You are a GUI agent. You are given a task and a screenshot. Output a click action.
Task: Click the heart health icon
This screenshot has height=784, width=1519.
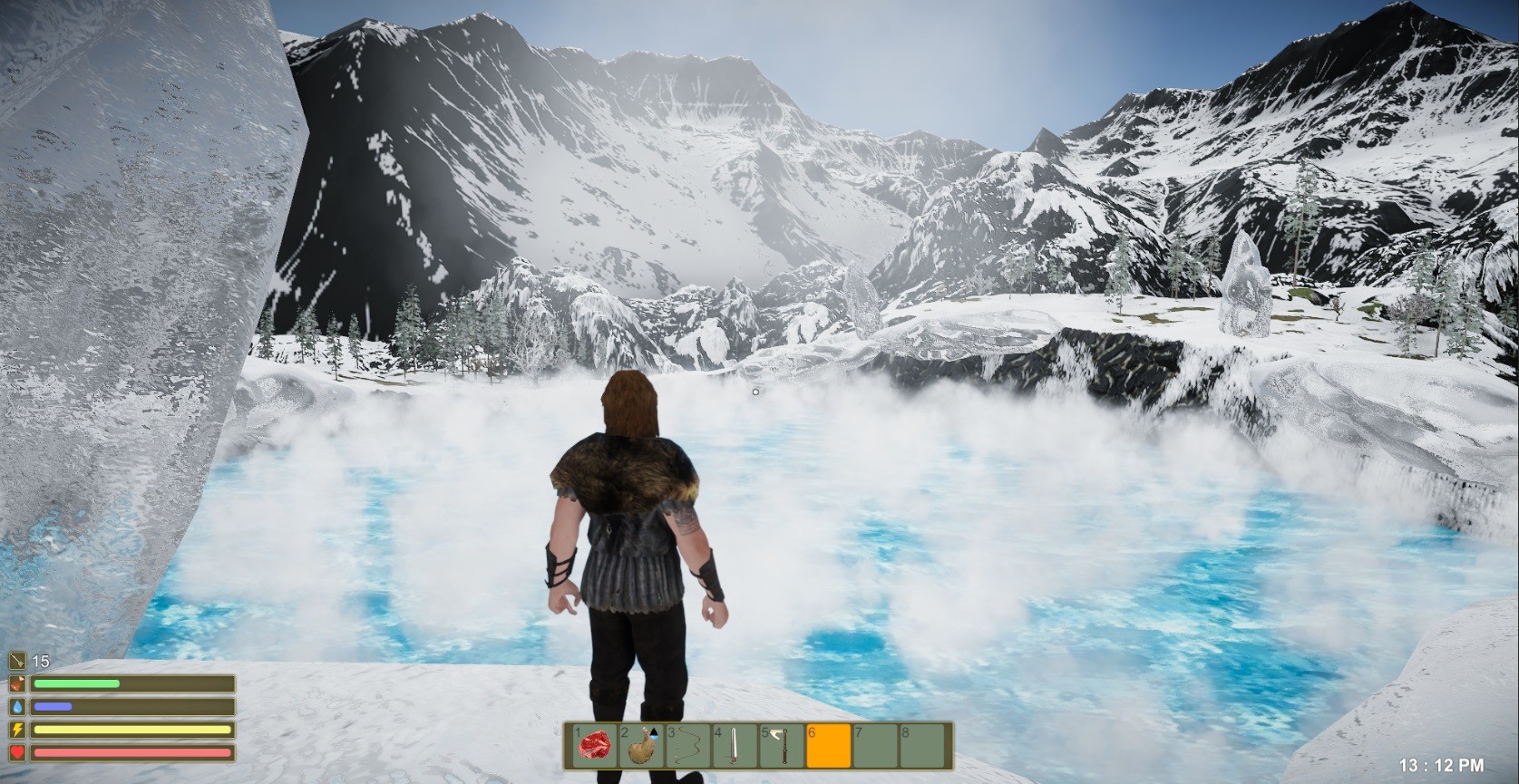(16, 752)
